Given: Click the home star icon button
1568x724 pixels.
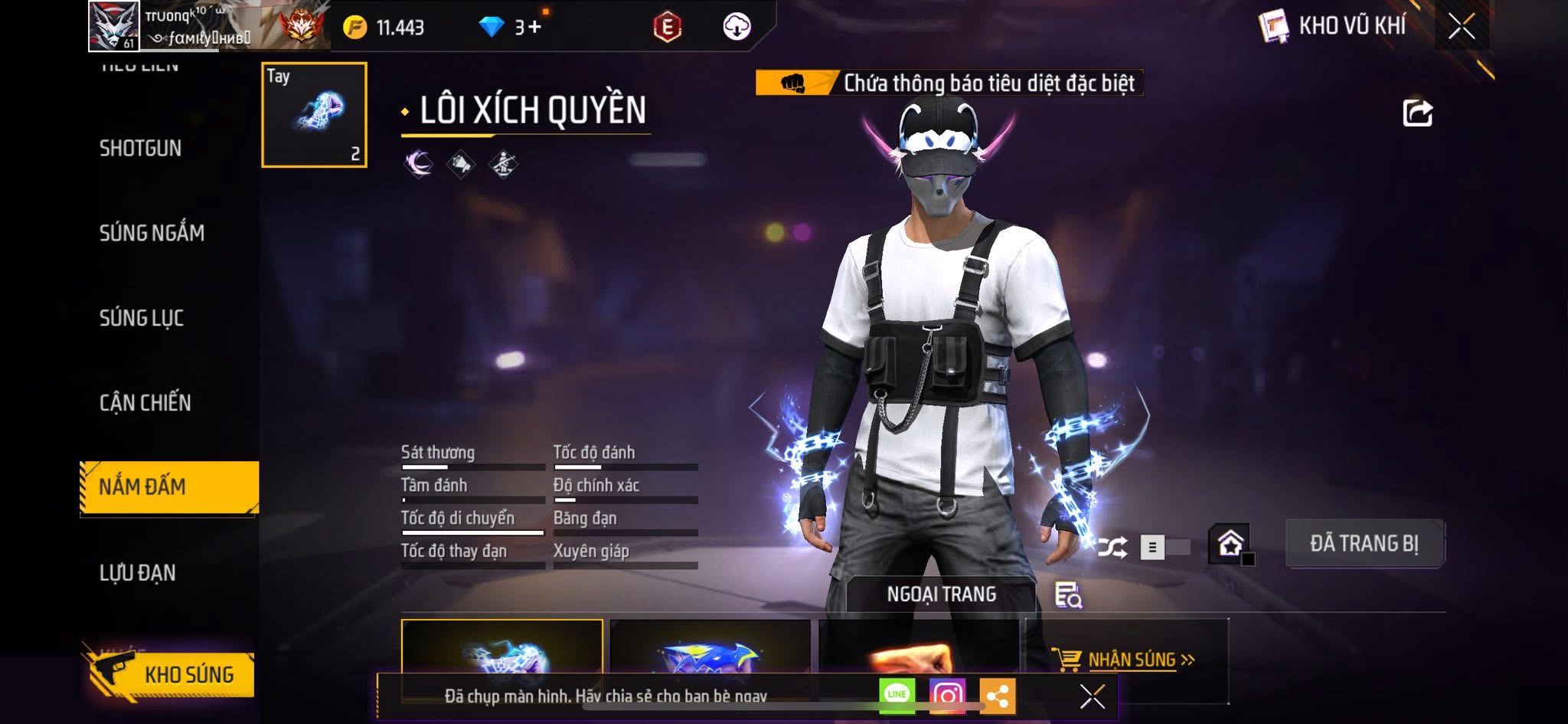Looking at the screenshot, I should (x=1230, y=544).
